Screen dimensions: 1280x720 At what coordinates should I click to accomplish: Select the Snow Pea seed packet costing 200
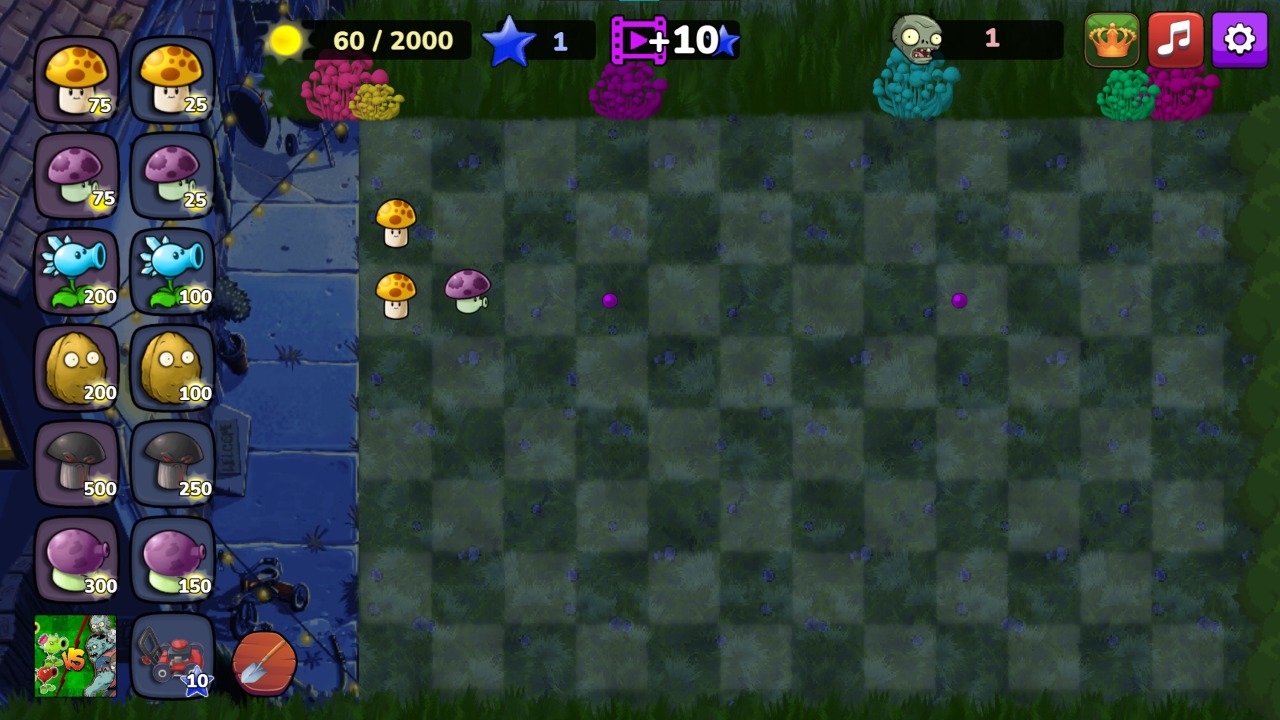point(77,271)
